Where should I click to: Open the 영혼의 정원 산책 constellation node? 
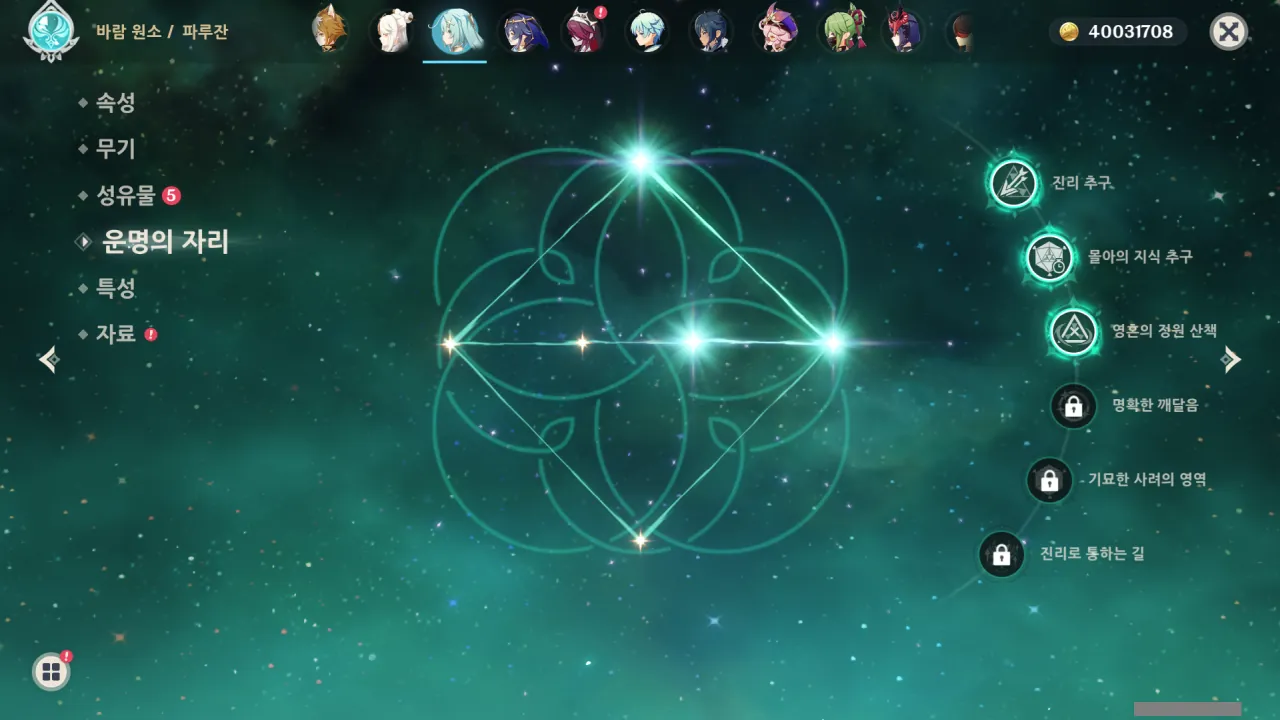[x=1073, y=331]
